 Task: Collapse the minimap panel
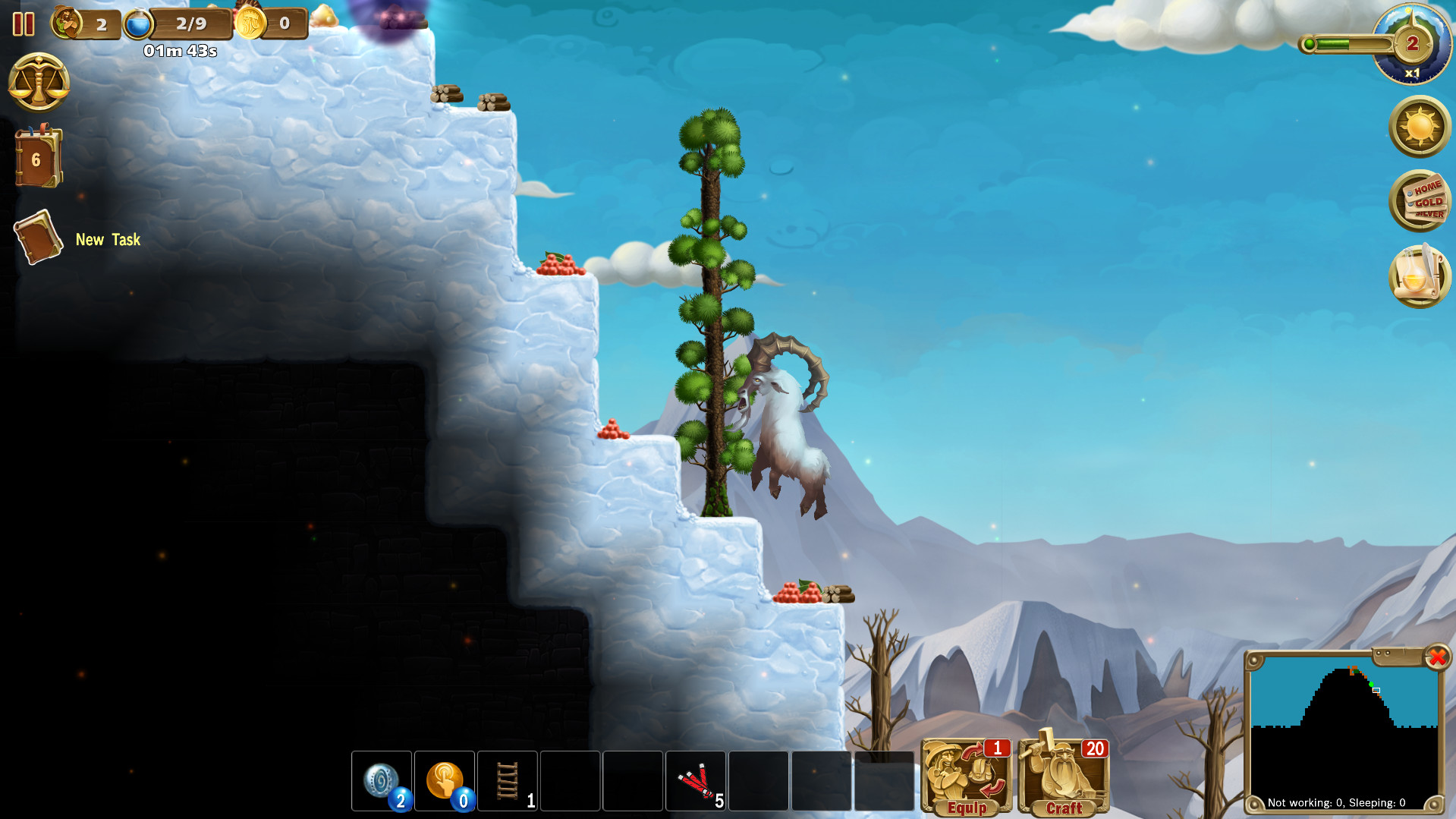click(1437, 659)
